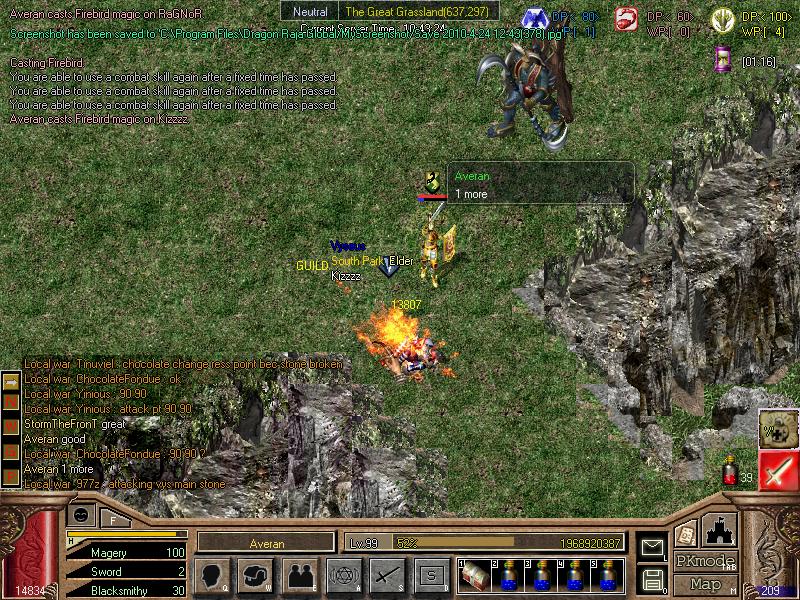Viewport: 800px width, 600px height.
Task: Open the head silhouette button
Action: tap(211, 575)
